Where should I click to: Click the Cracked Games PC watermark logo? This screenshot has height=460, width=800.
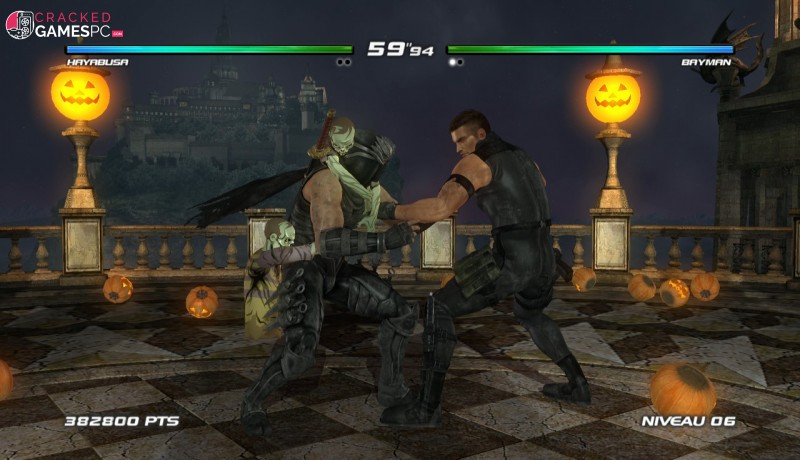[x=62, y=24]
